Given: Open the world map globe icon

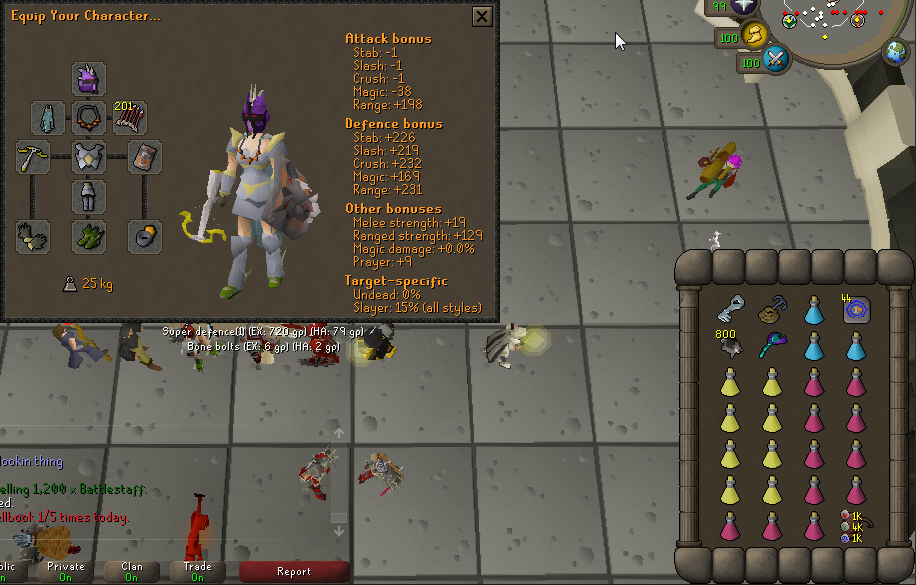Looking at the screenshot, I should click(895, 53).
